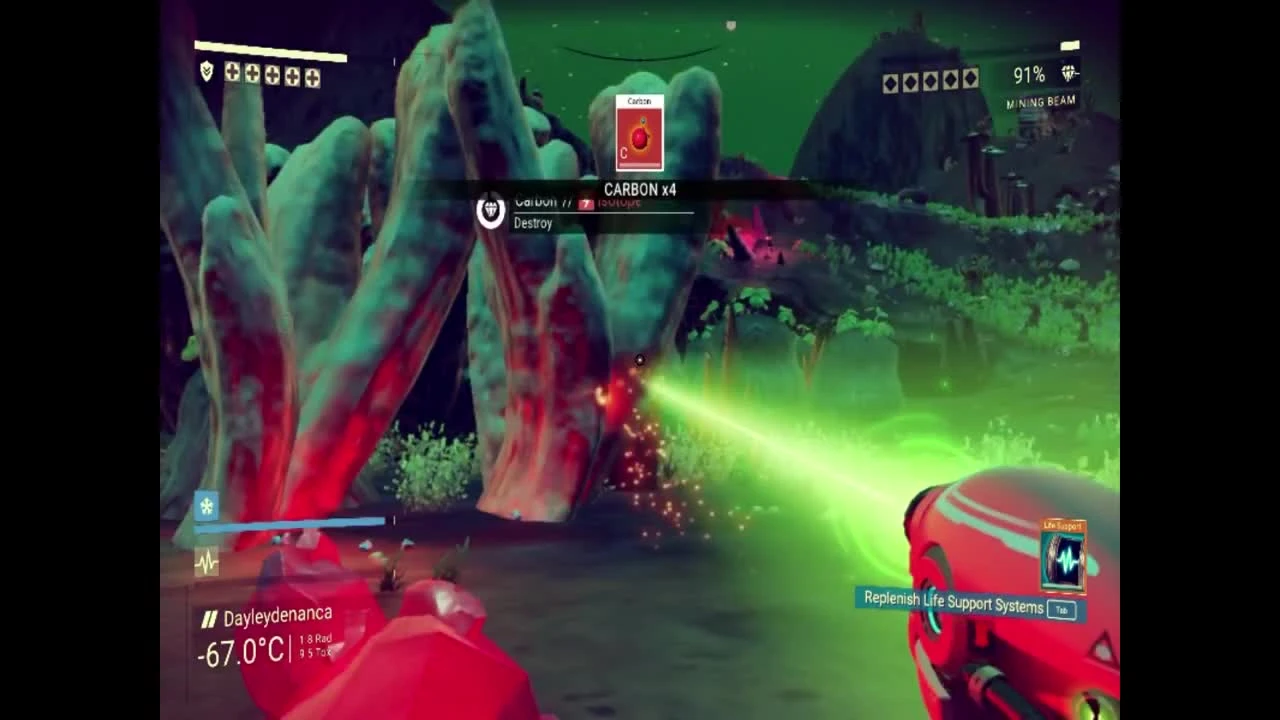Select the snowflake cold hazard icon
1280x720 pixels.
click(x=205, y=507)
